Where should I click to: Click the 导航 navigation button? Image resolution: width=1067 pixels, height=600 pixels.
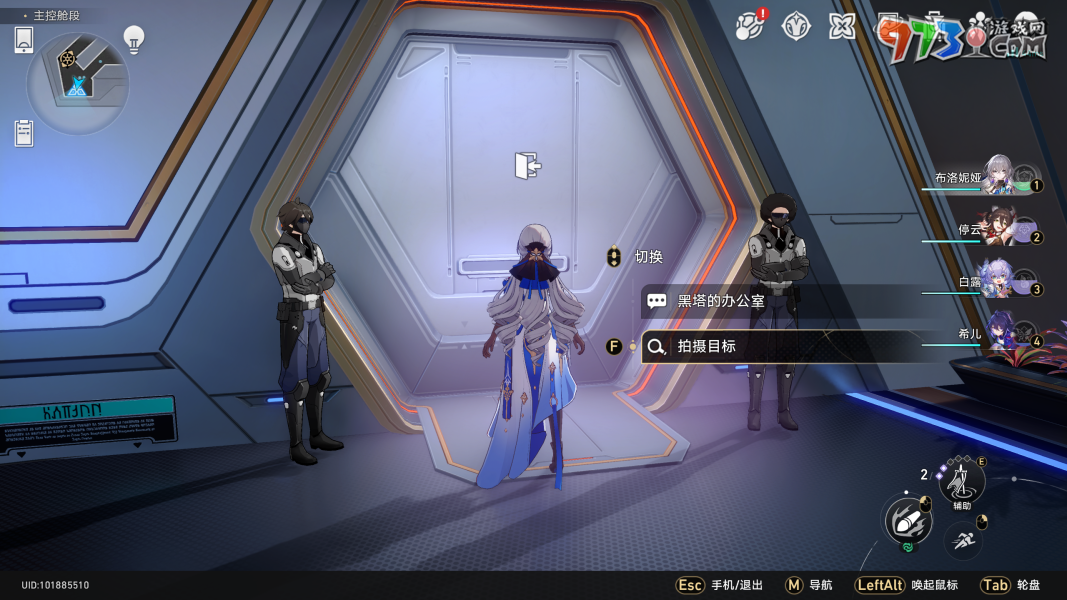(808, 585)
